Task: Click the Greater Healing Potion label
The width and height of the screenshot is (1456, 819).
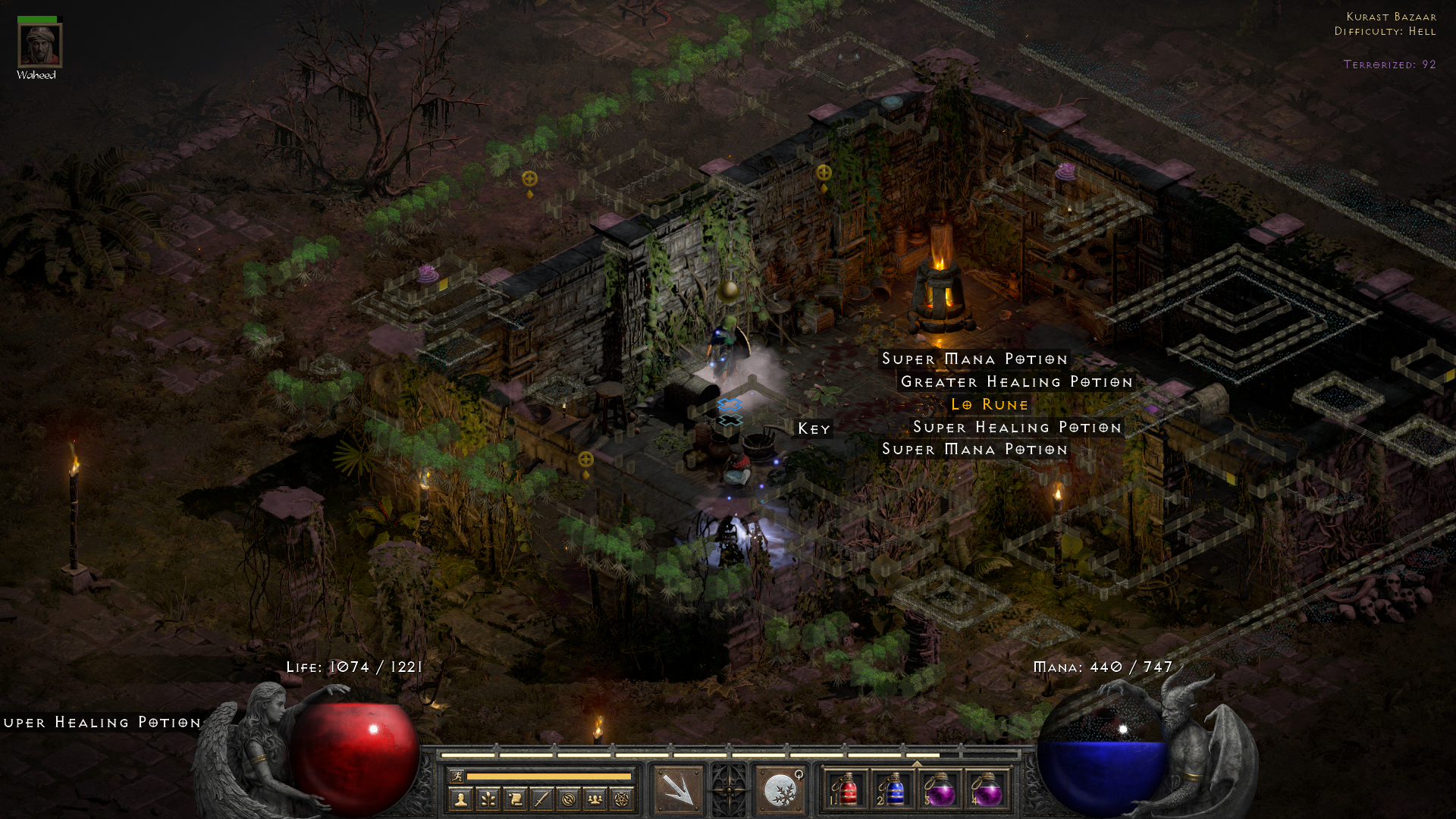Action: coord(1016,381)
